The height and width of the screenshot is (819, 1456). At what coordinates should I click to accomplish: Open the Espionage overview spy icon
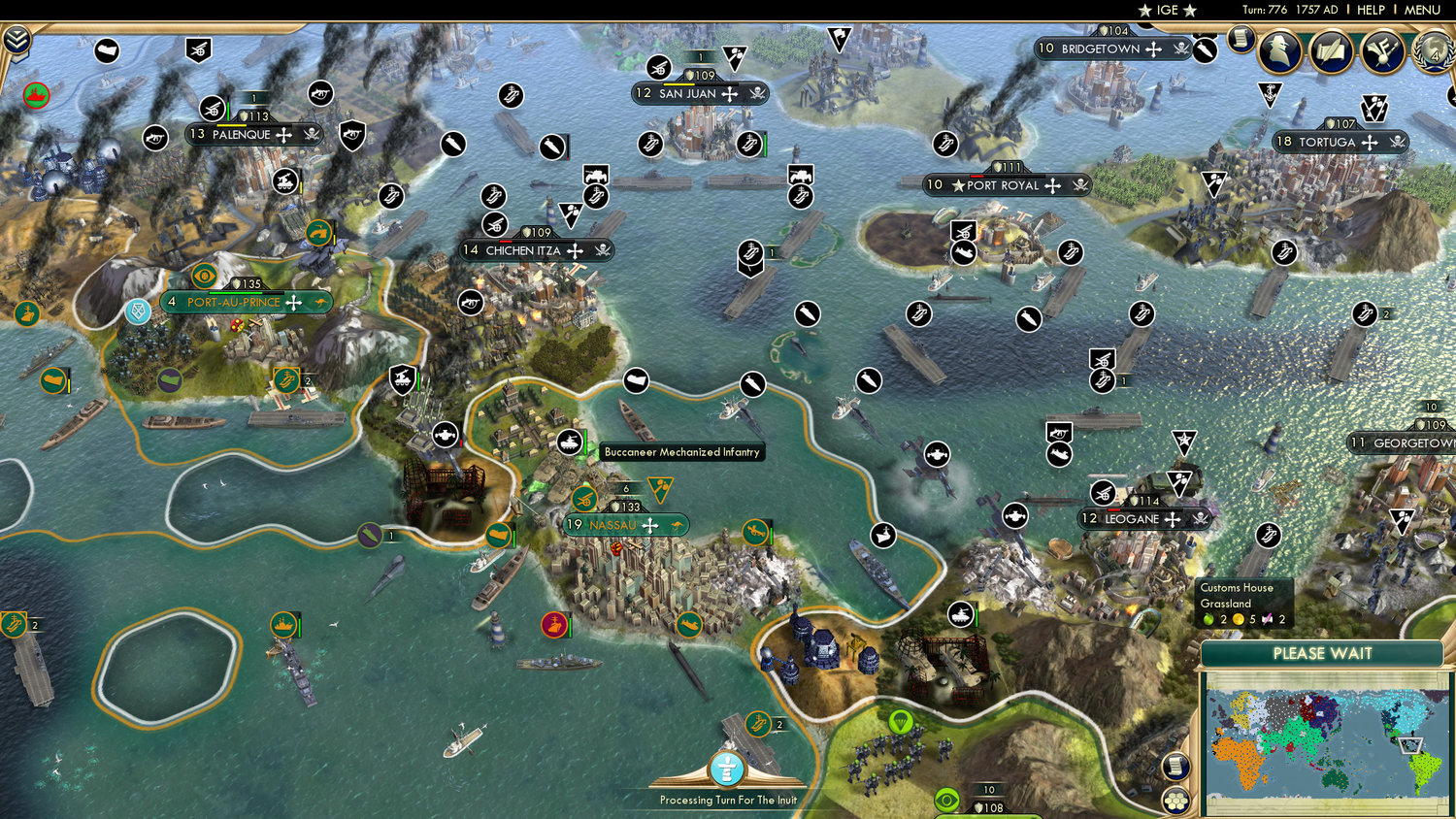(1279, 50)
